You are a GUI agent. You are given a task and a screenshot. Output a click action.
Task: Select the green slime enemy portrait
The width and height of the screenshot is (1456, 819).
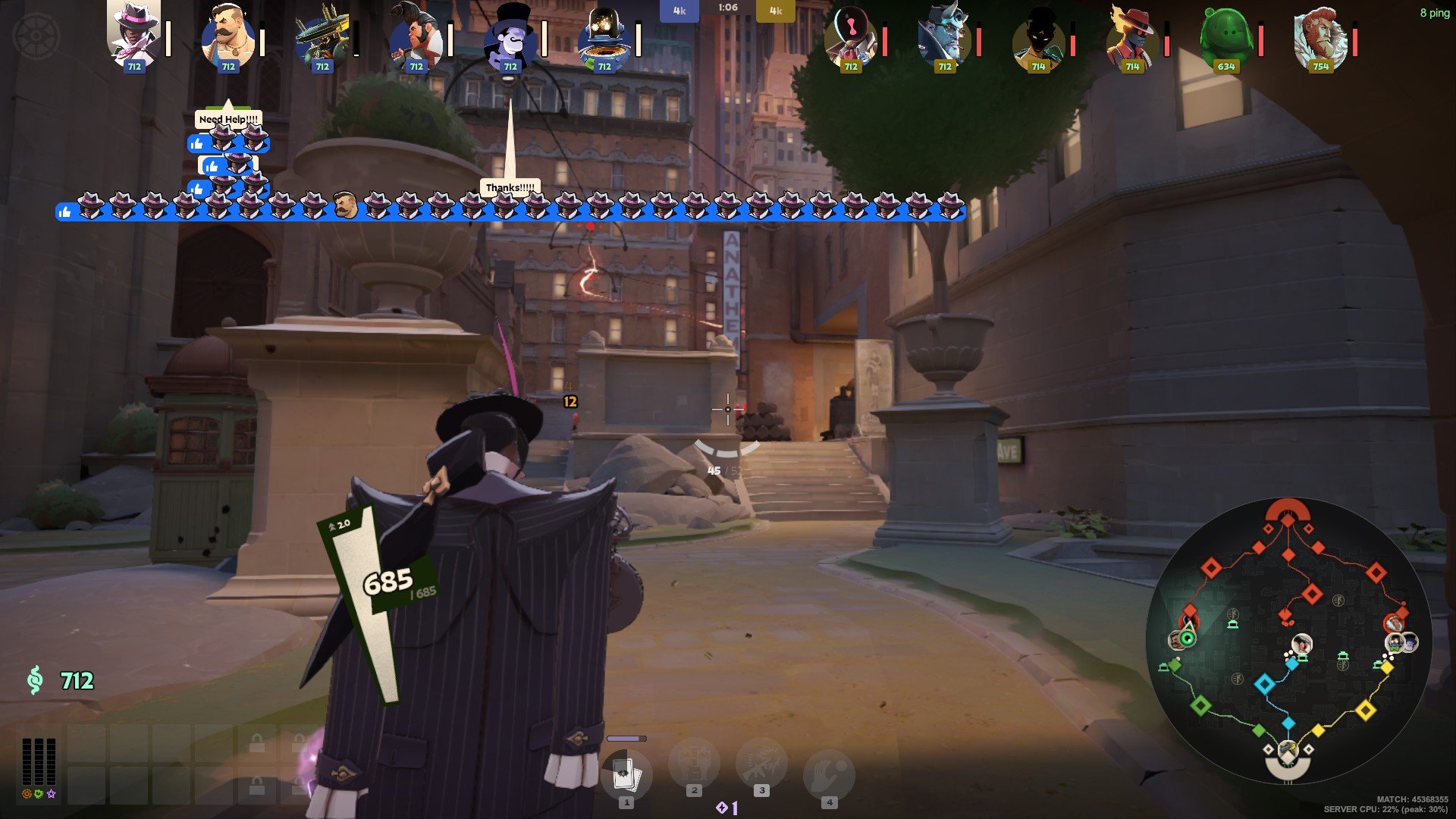click(x=1226, y=36)
